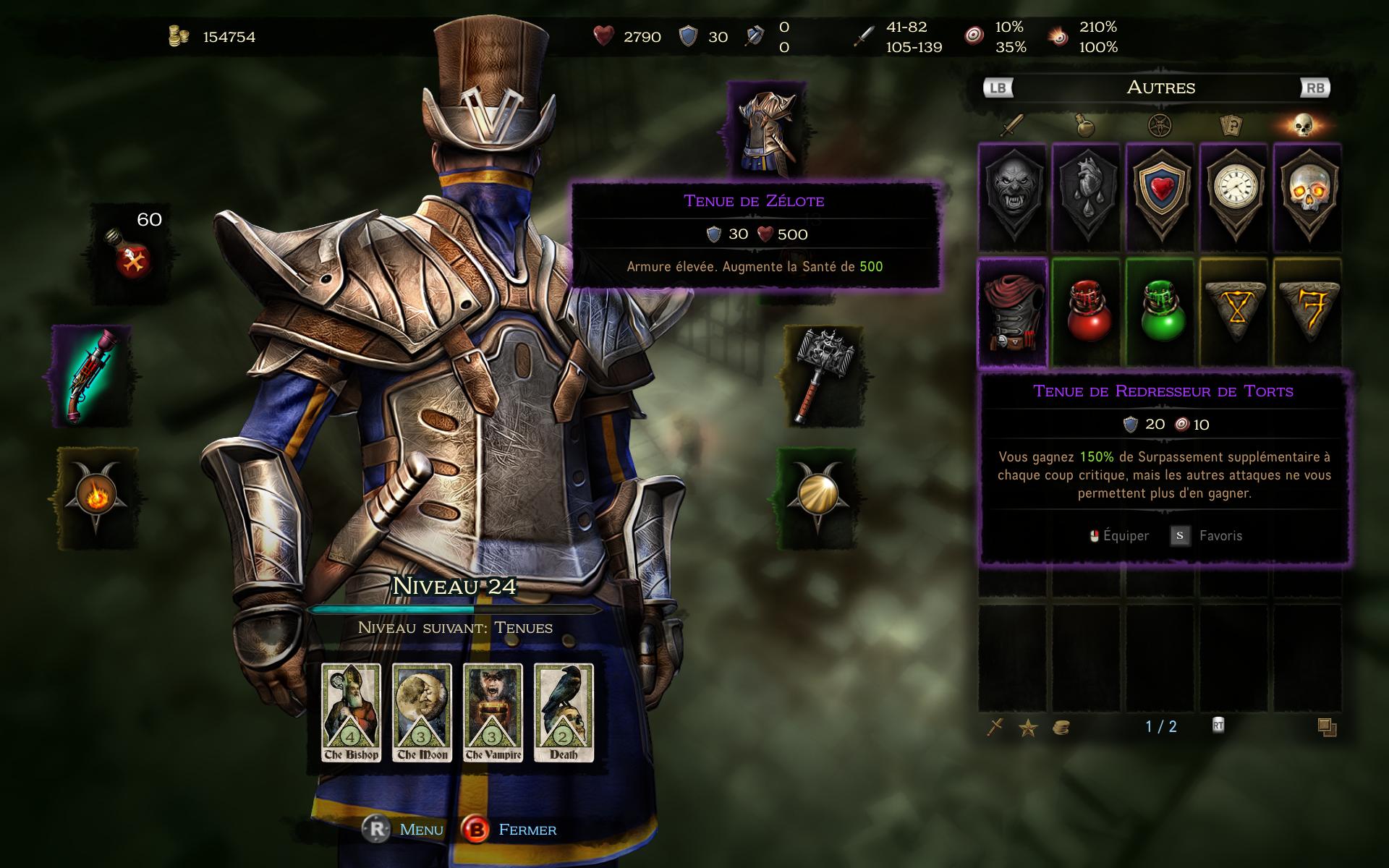Screen dimensions: 1389x868
Task: Choose the red heart shield trophy
Action: (1160, 197)
